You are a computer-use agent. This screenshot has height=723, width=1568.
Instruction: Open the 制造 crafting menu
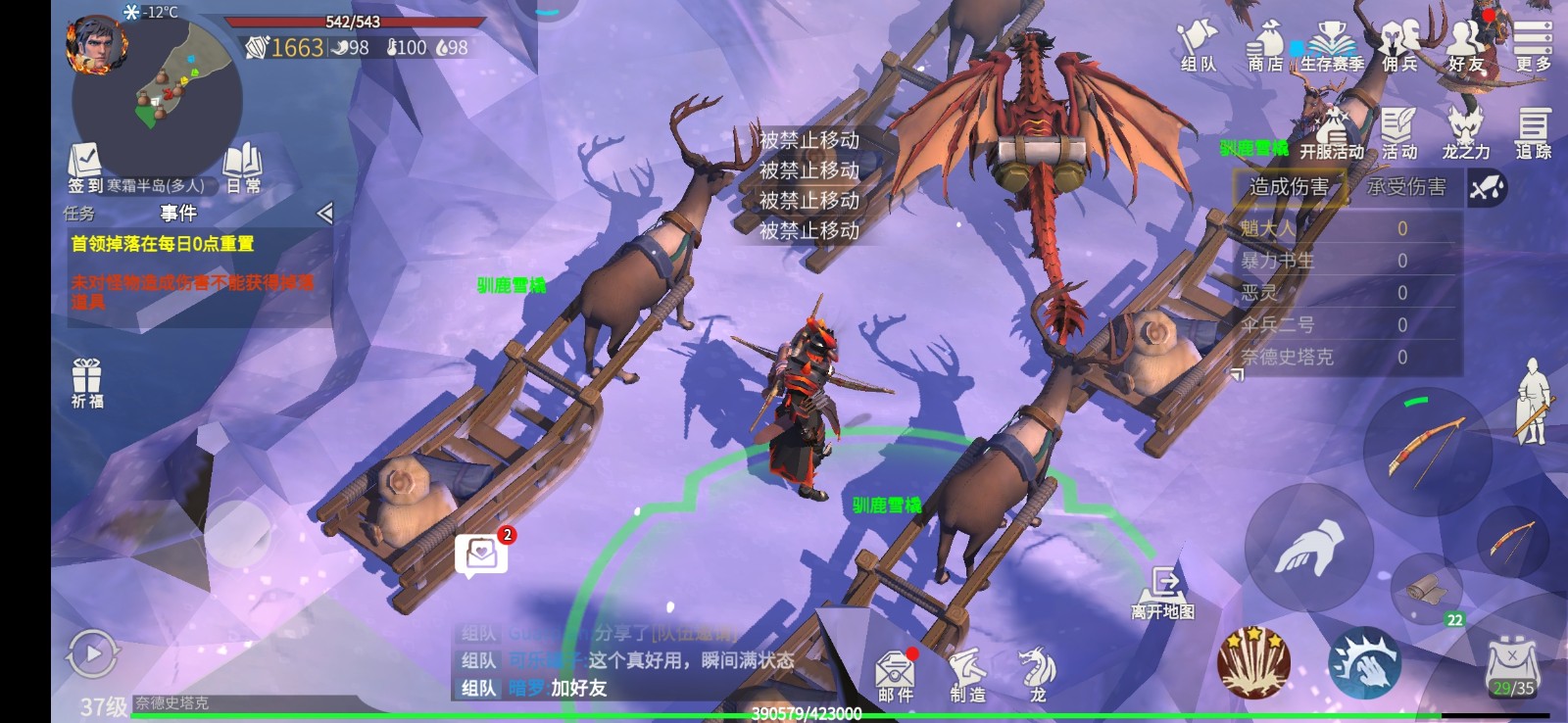pyautogui.click(x=967, y=676)
